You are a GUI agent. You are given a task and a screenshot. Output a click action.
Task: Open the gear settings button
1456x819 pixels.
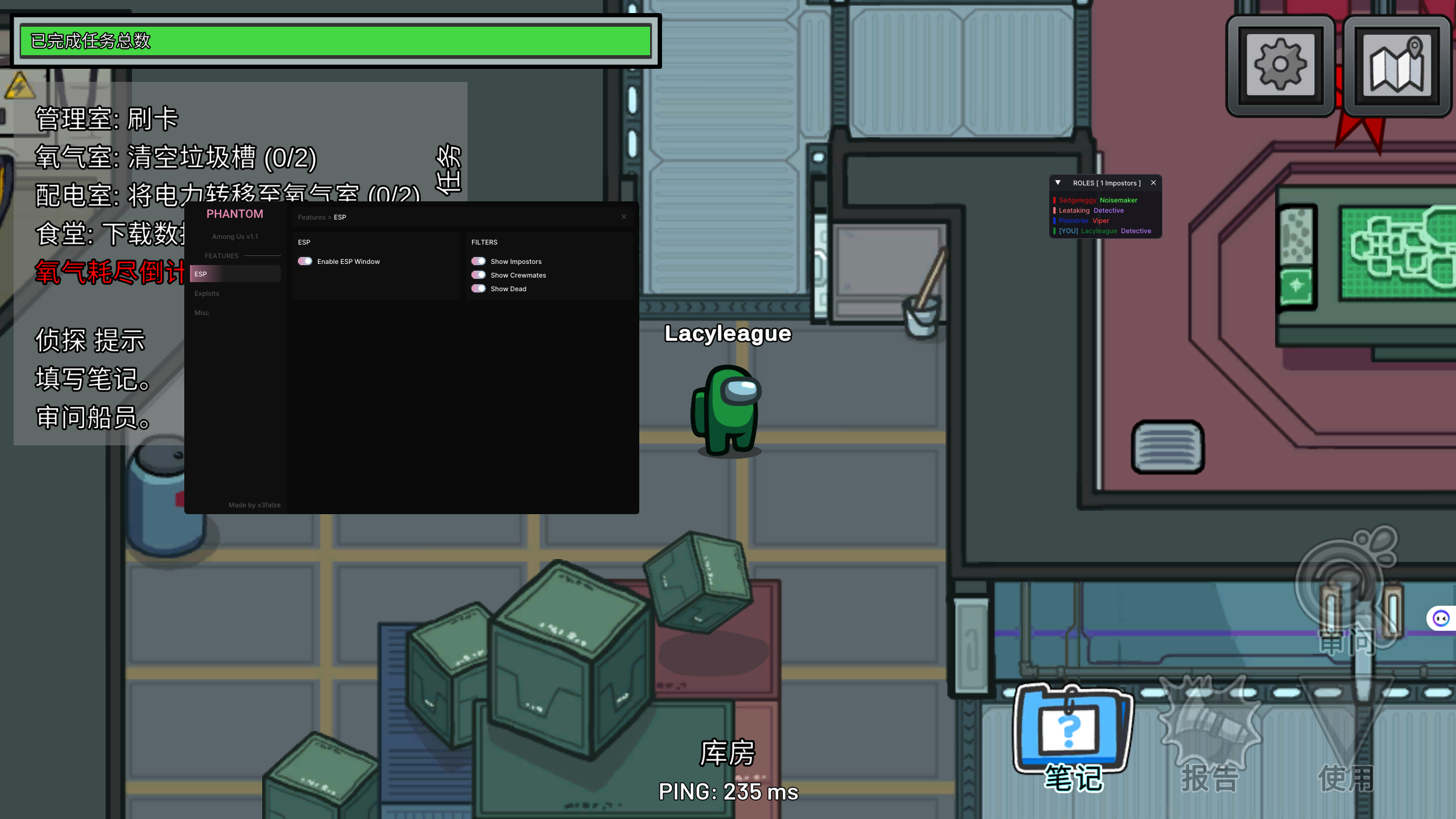(x=1280, y=65)
